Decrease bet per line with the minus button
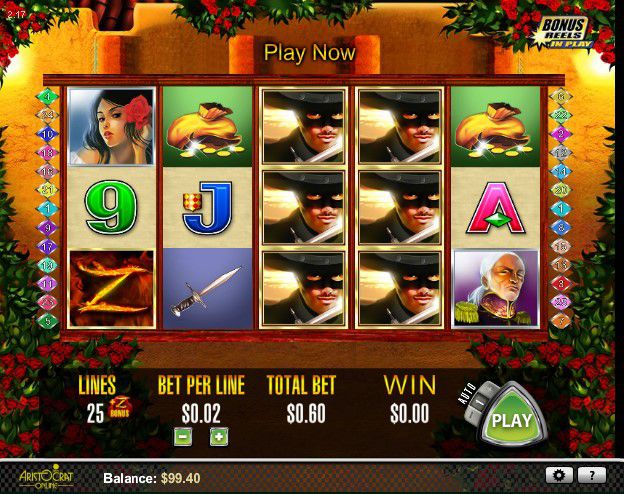The width and height of the screenshot is (624, 494). (182, 437)
